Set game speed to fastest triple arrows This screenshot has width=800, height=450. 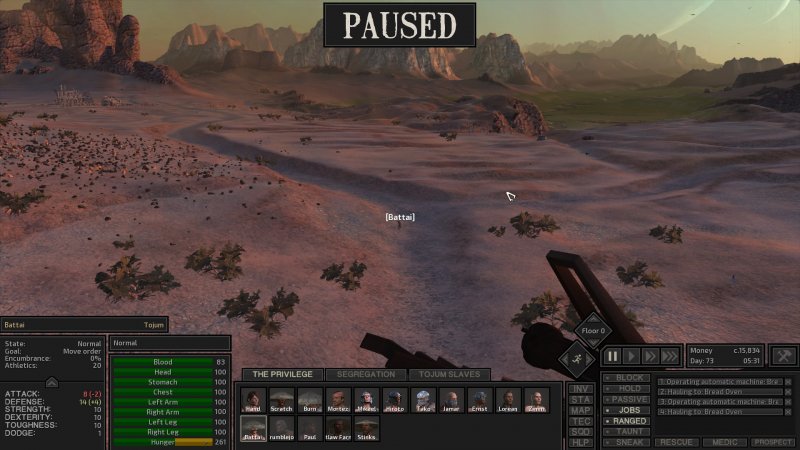[x=669, y=355]
